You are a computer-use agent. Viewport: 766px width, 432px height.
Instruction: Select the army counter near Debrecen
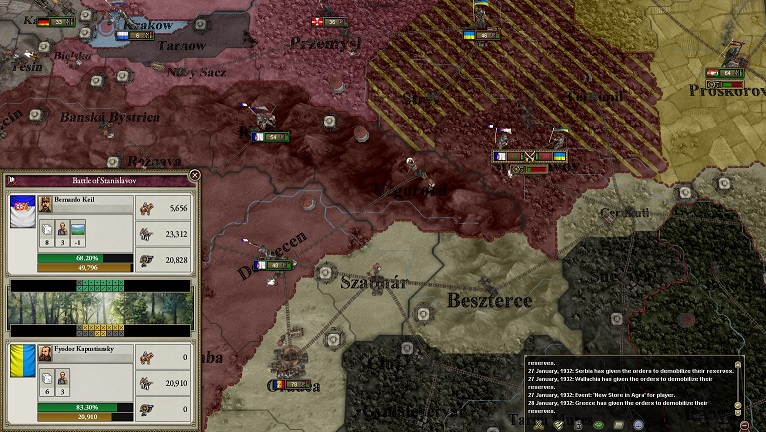[x=271, y=265]
